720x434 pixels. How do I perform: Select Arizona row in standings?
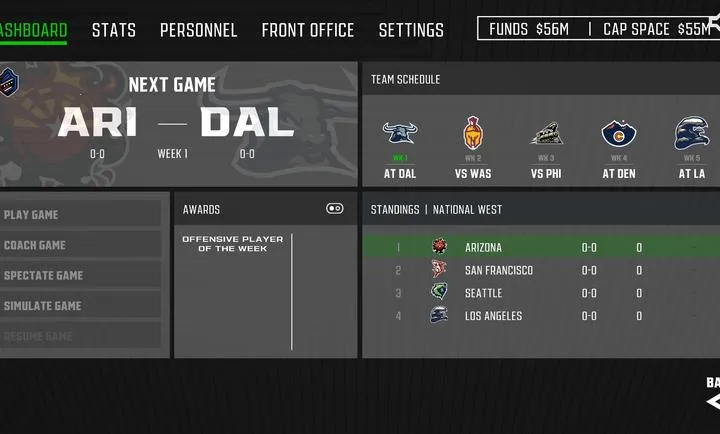click(540, 247)
